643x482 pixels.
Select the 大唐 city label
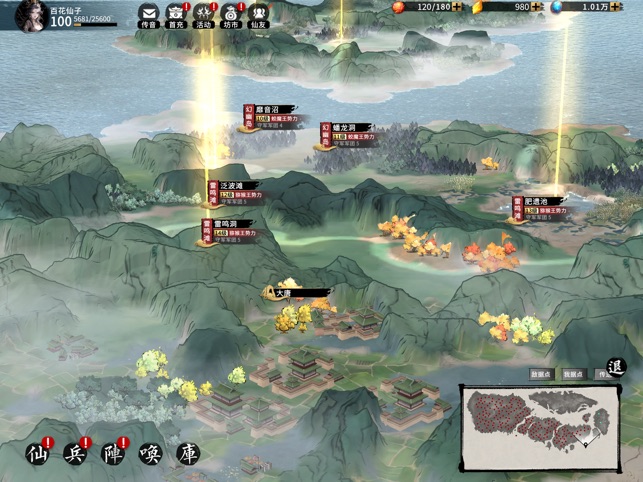296,293
